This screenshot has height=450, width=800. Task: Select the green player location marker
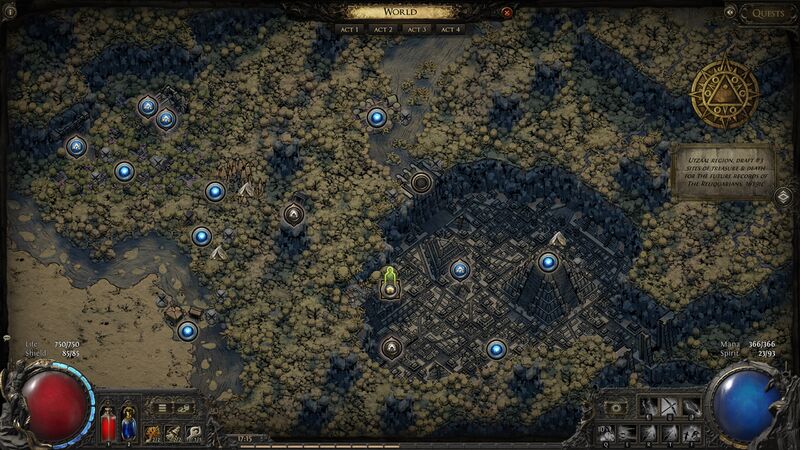pos(390,280)
